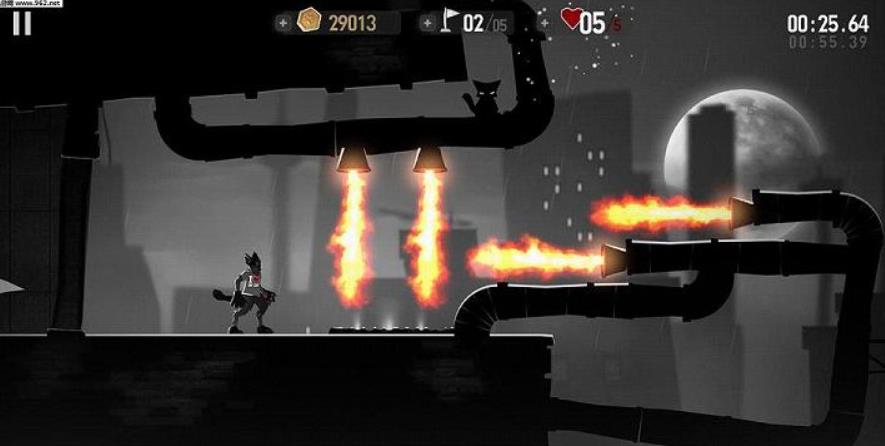Pause the game

point(22,23)
